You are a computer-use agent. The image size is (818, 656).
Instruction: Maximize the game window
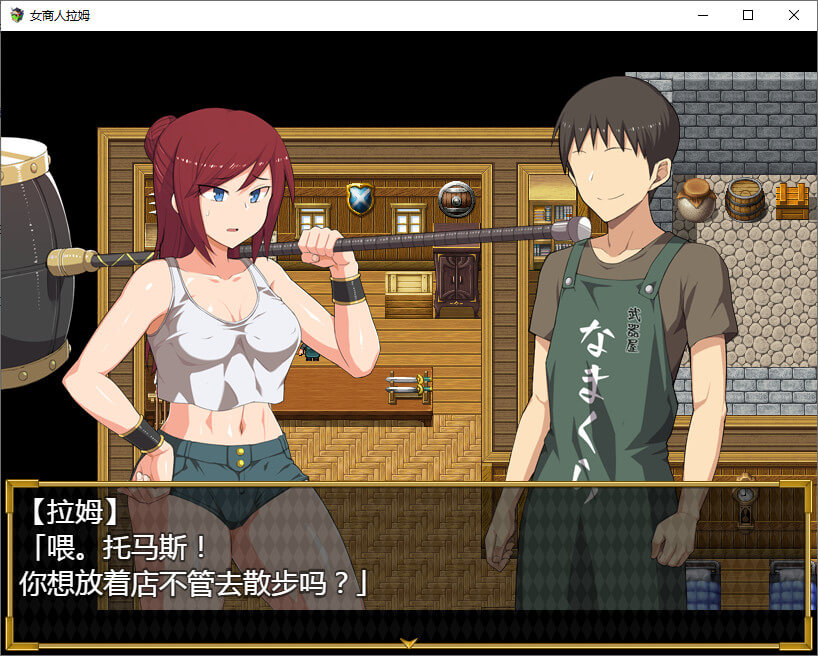(748, 16)
